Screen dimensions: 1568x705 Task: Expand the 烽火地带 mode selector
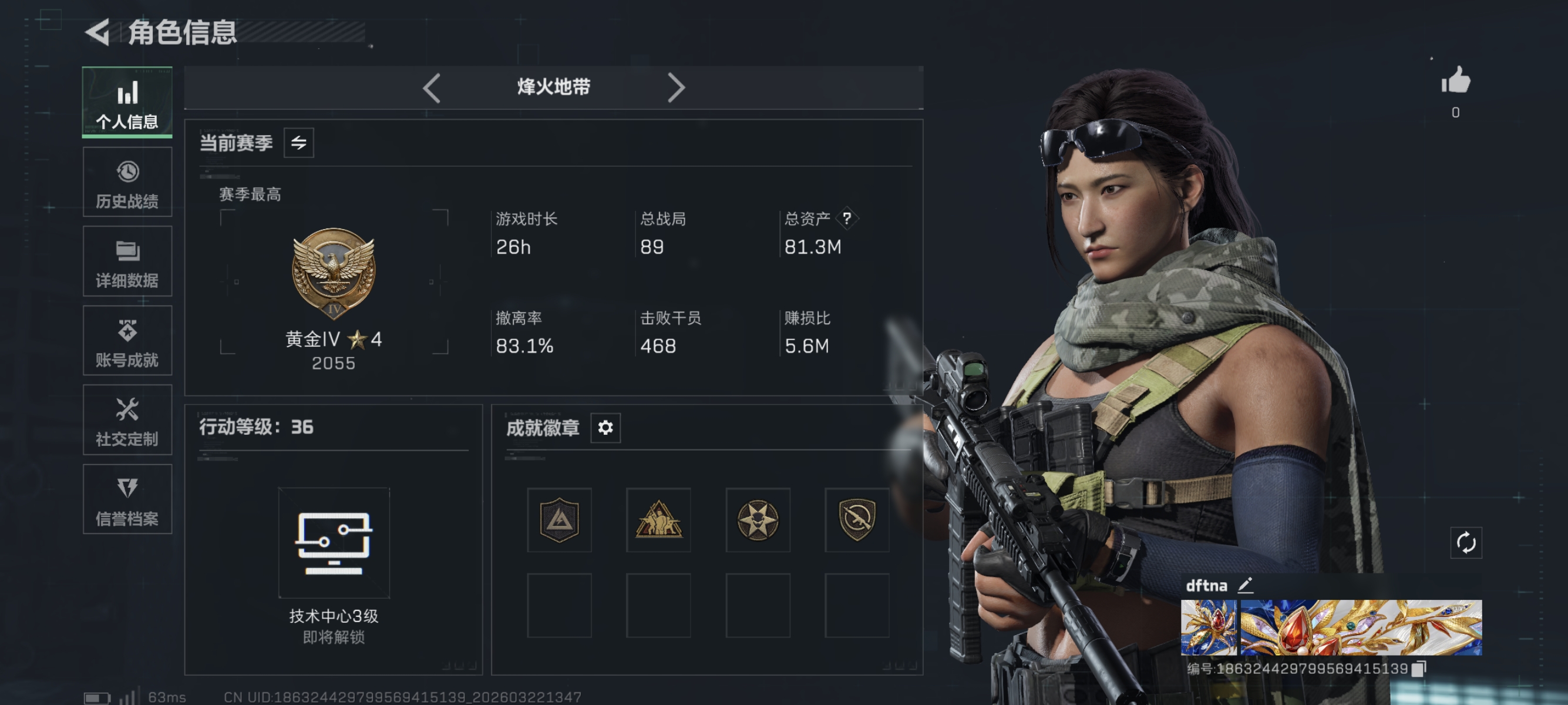pyautogui.click(x=553, y=88)
